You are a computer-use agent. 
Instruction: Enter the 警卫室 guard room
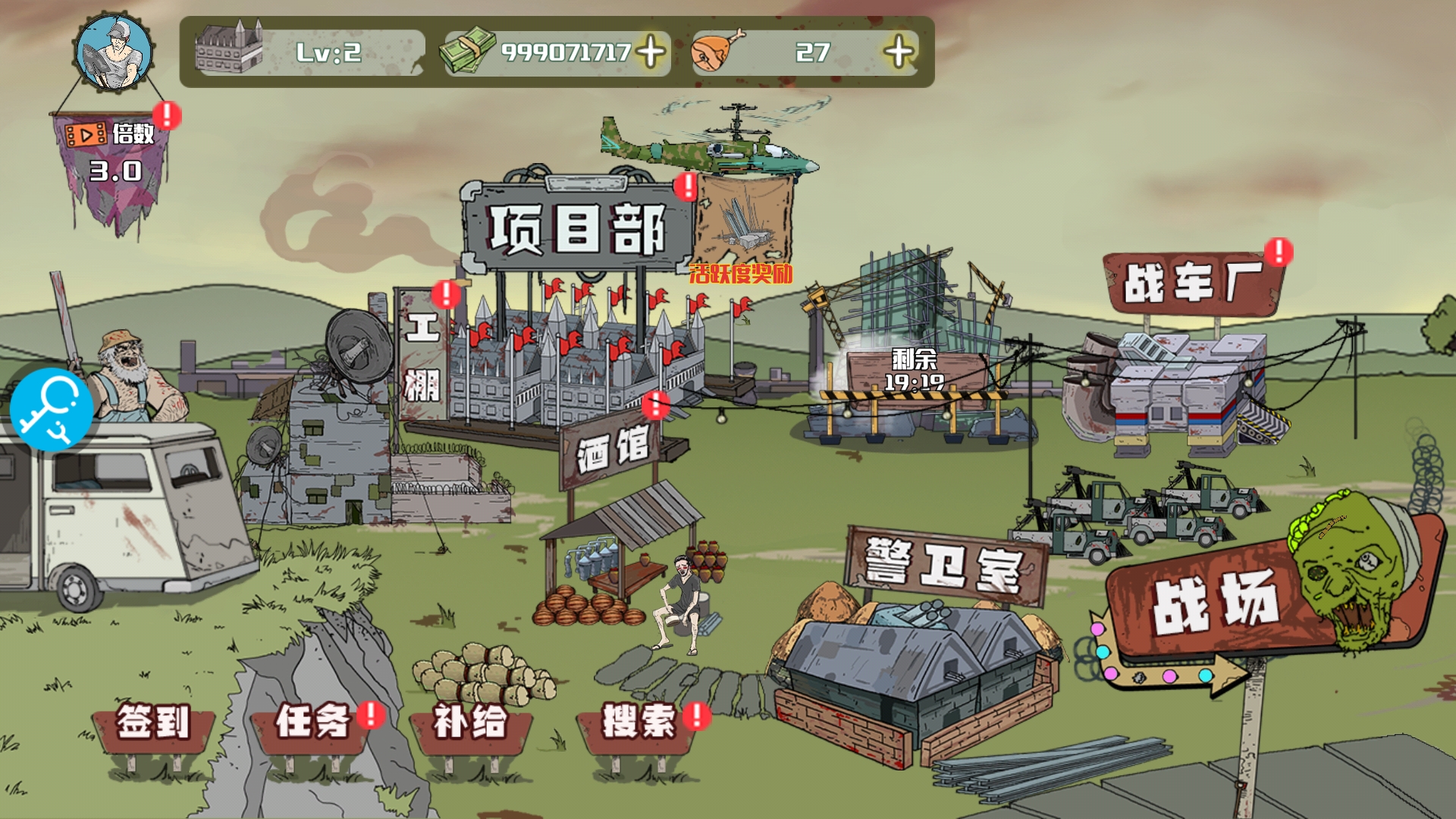[x=945, y=566]
